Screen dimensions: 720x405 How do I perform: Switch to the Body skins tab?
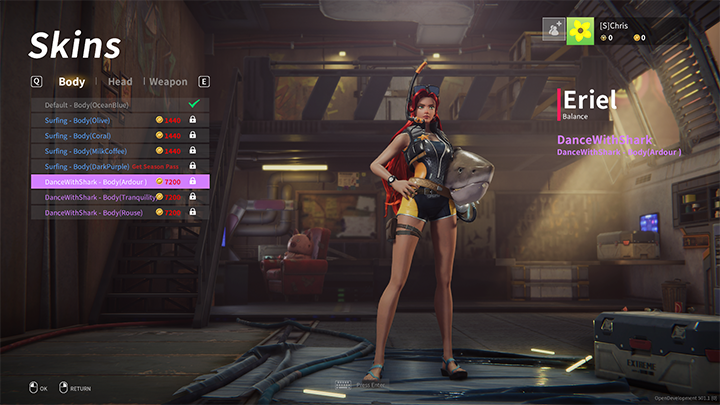pyautogui.click(x=72, y=82)
